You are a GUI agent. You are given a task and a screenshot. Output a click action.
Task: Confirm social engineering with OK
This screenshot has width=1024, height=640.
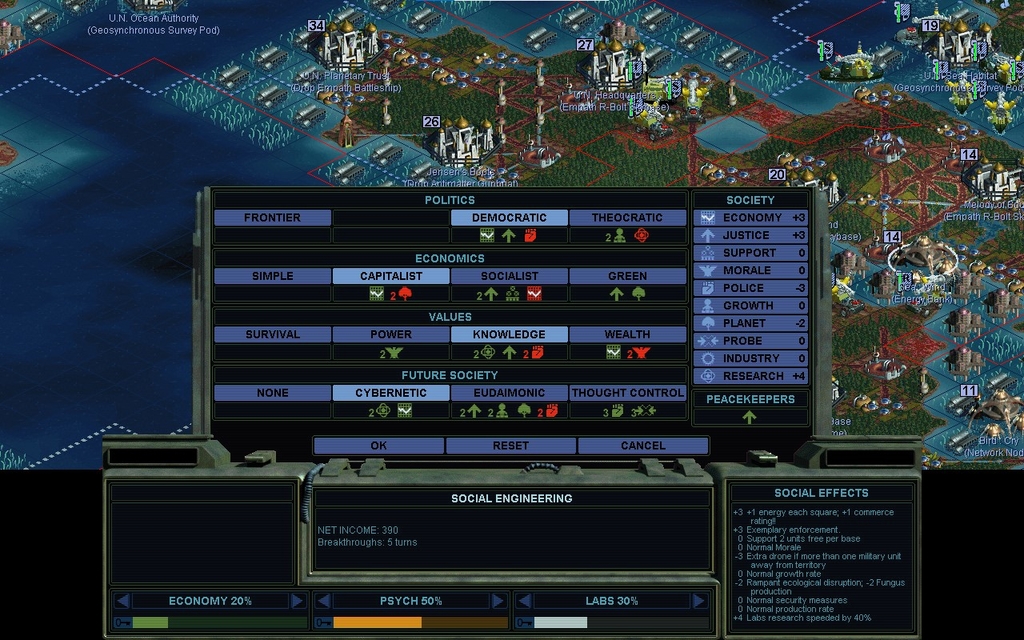(378, 445)
